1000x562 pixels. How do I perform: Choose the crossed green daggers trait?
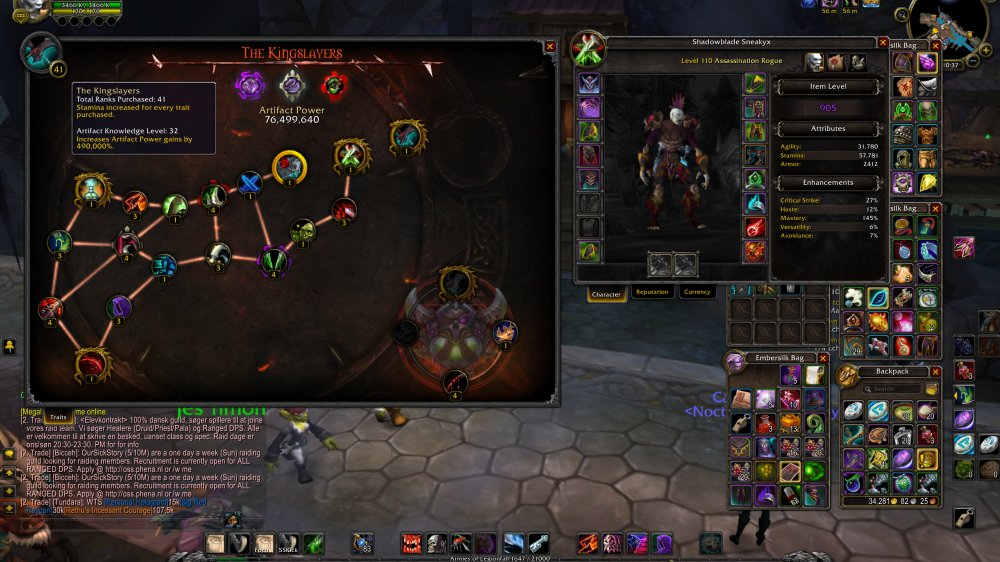point(351,155)
